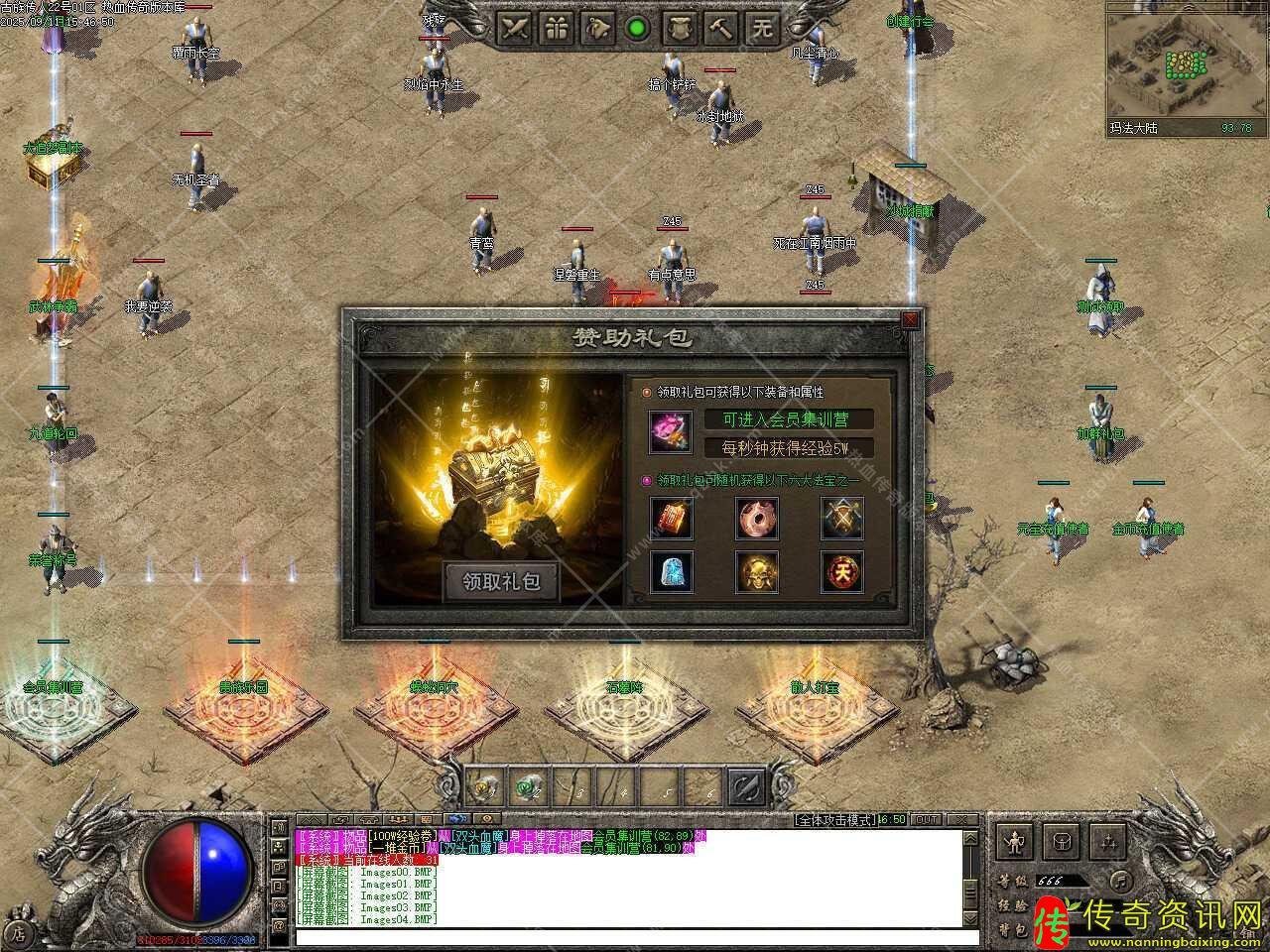The image size is (1270, 952).
Task: Click the chat input field
Action: pyautogui.click(x=635, y=937)
